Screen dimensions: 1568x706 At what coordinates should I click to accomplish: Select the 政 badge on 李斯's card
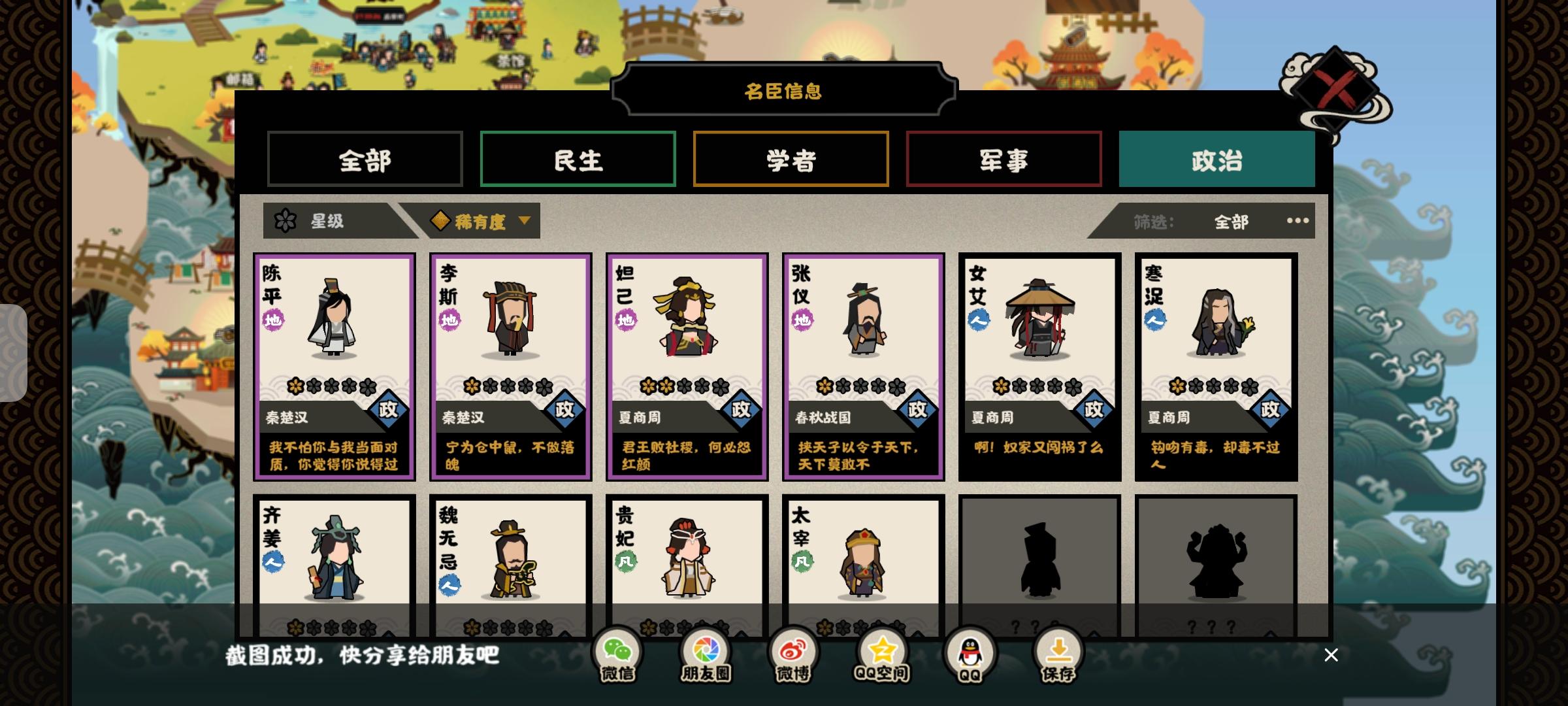(x=564, y=408)
